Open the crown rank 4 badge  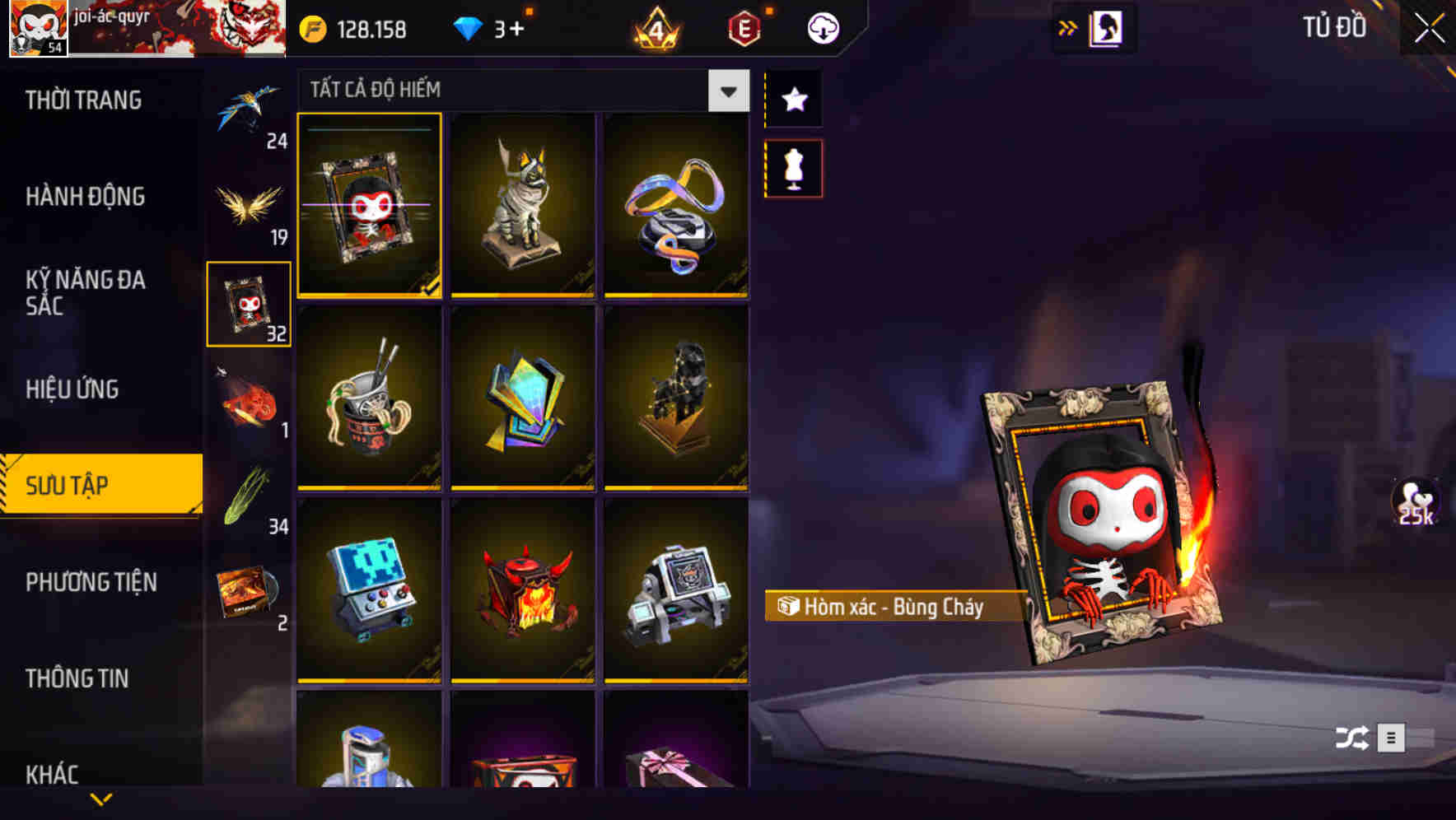(x=653, y=27)
